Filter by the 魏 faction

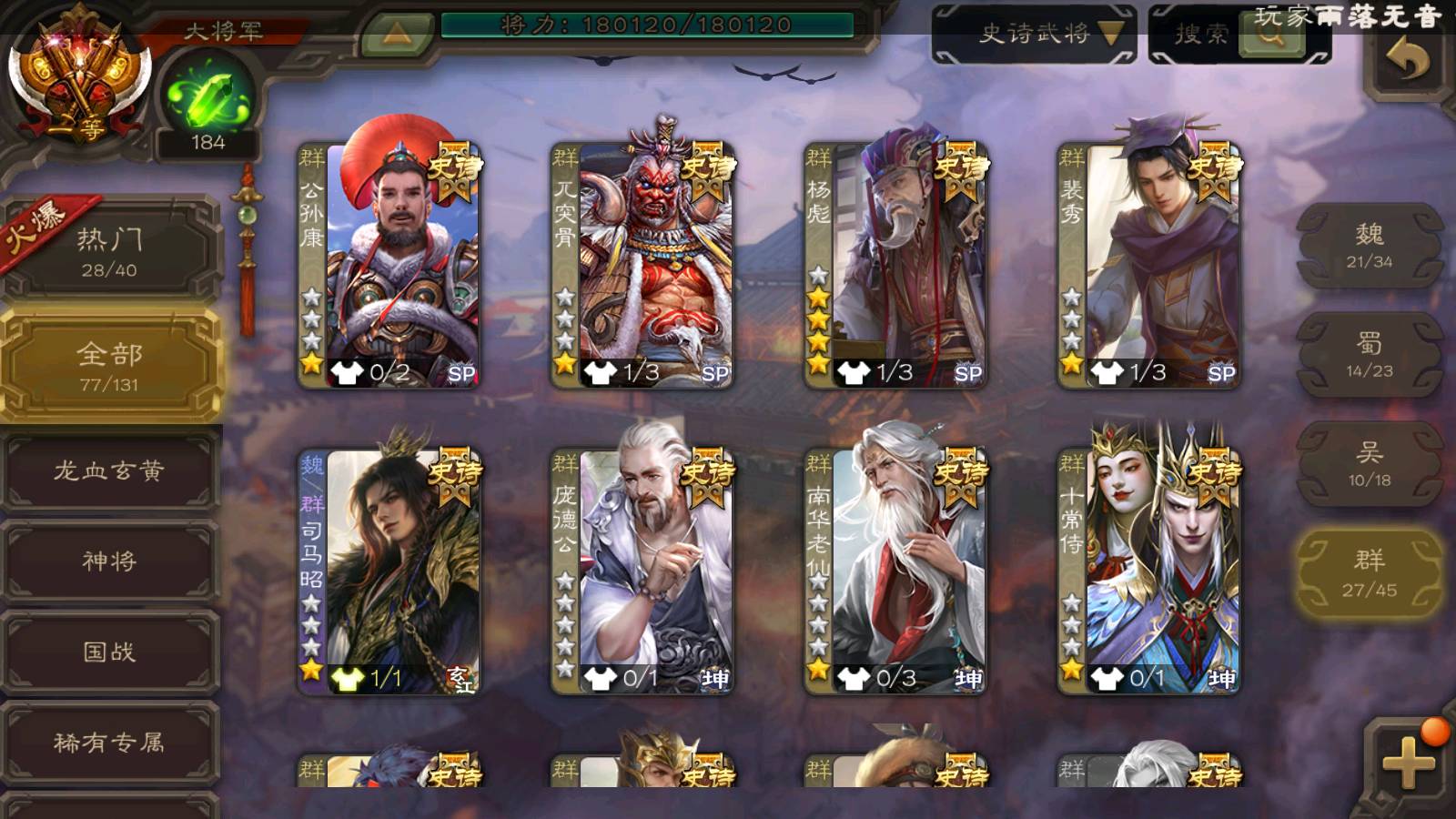click(1369, 246)
